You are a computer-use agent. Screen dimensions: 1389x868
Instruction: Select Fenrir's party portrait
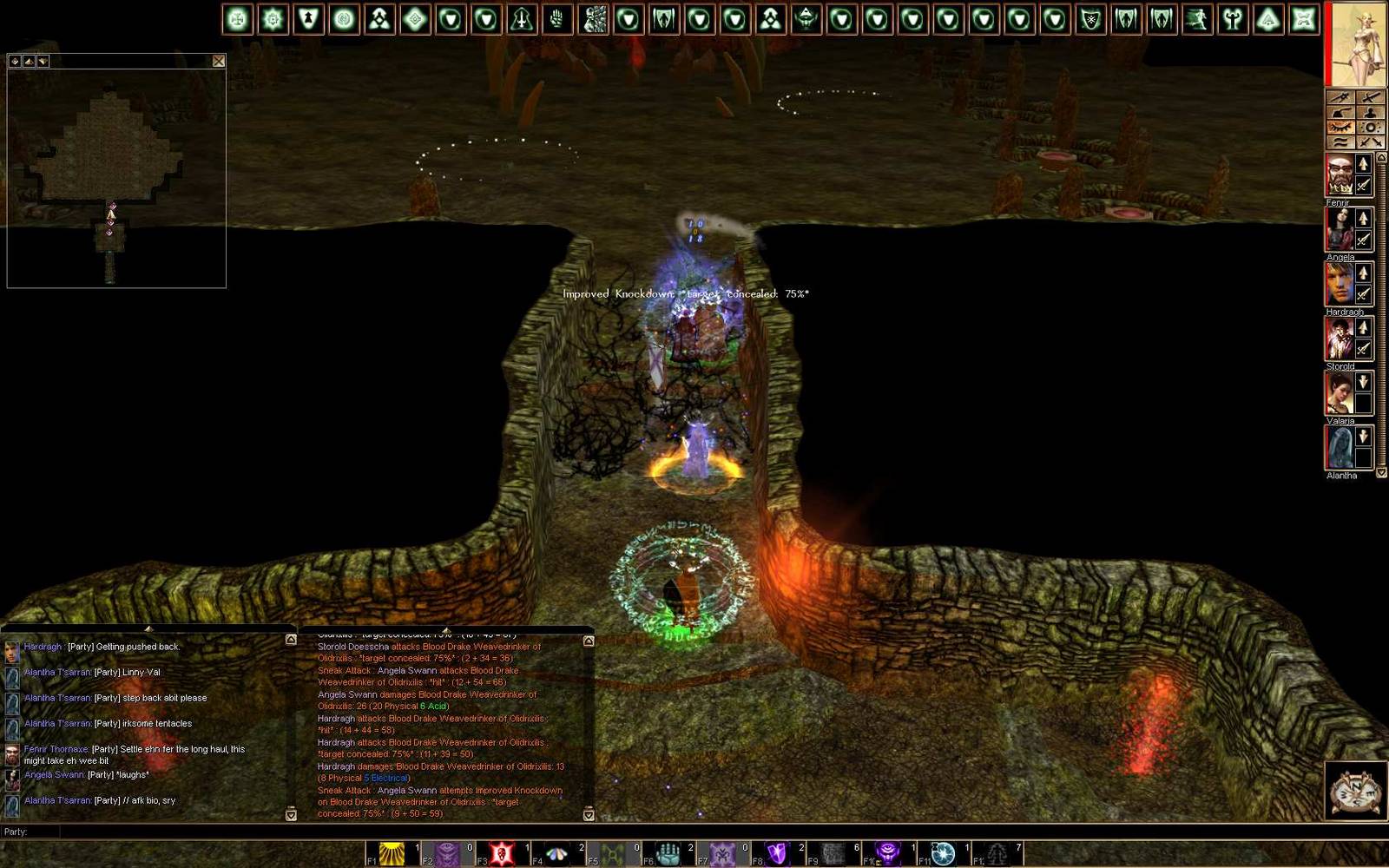pos(1340,175)
